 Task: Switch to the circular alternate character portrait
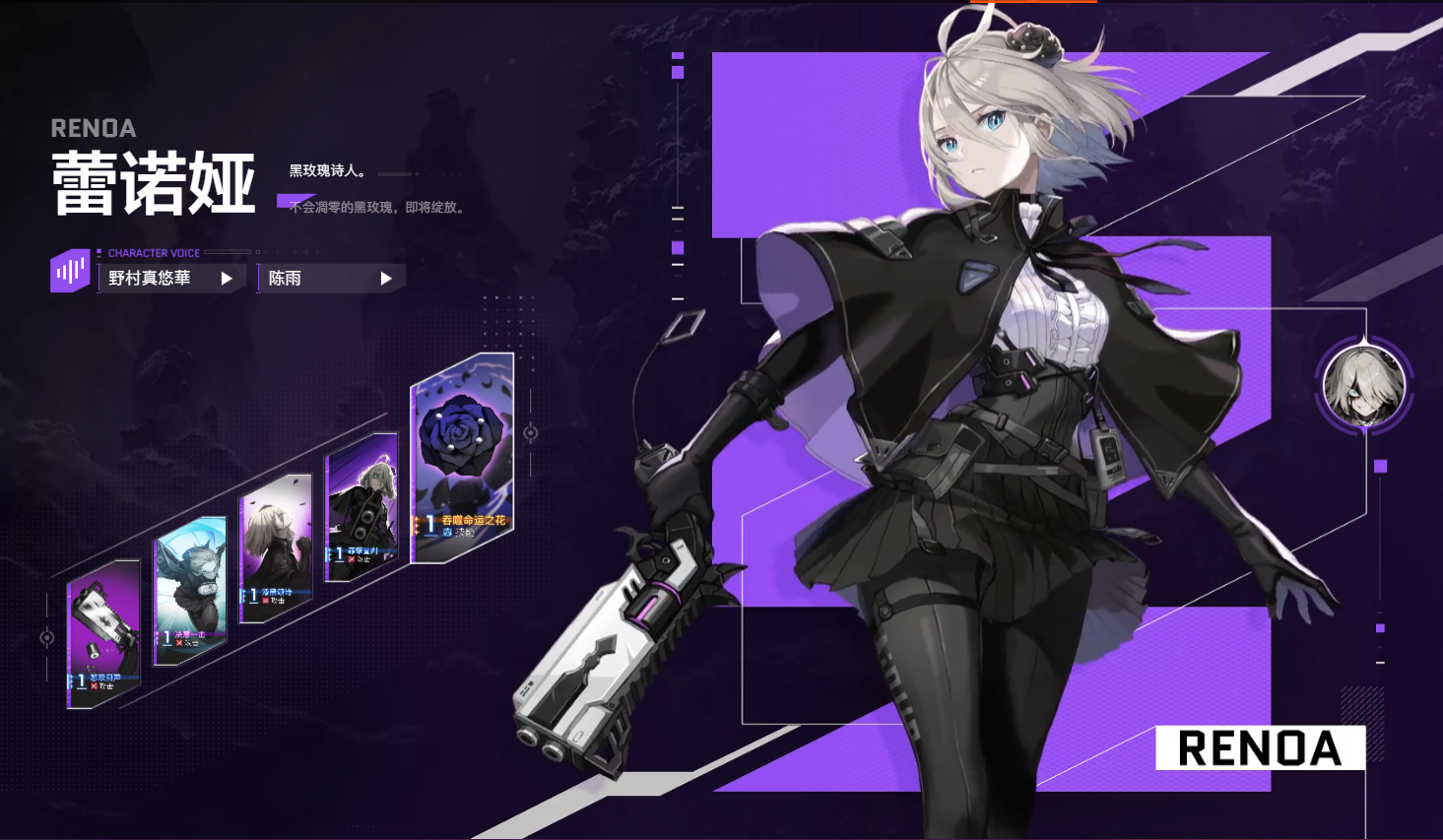pos(1363,384)
